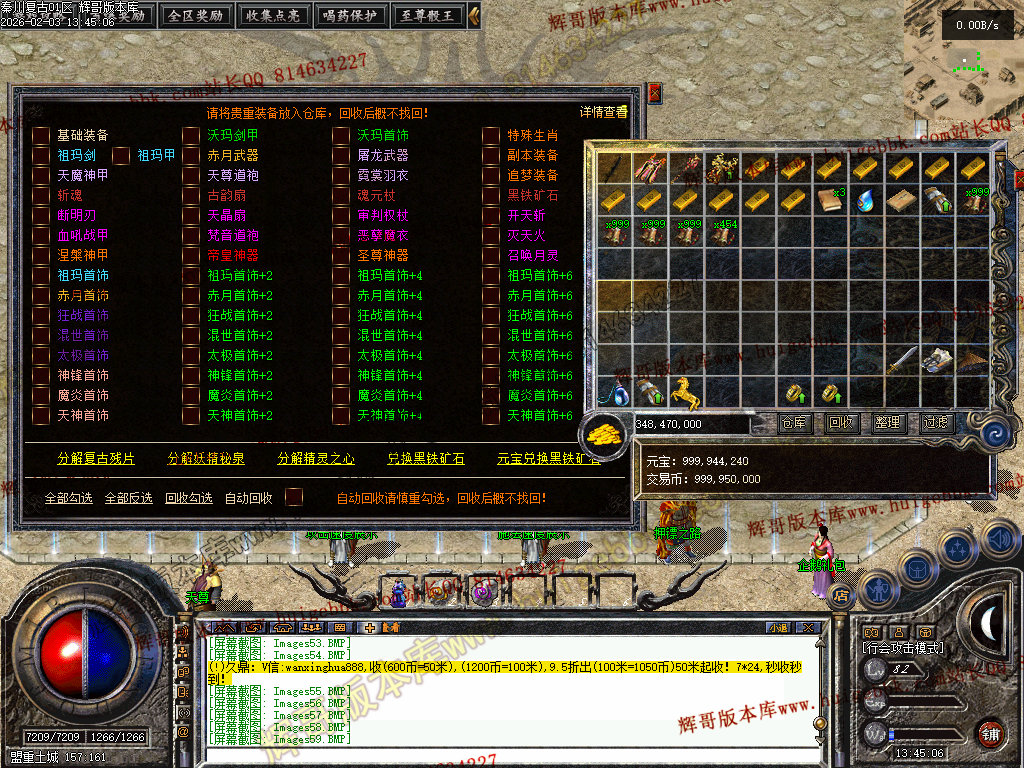1024x768 pixels.
Task: Check the 特殊生肖 option
Action: (491, 135)
